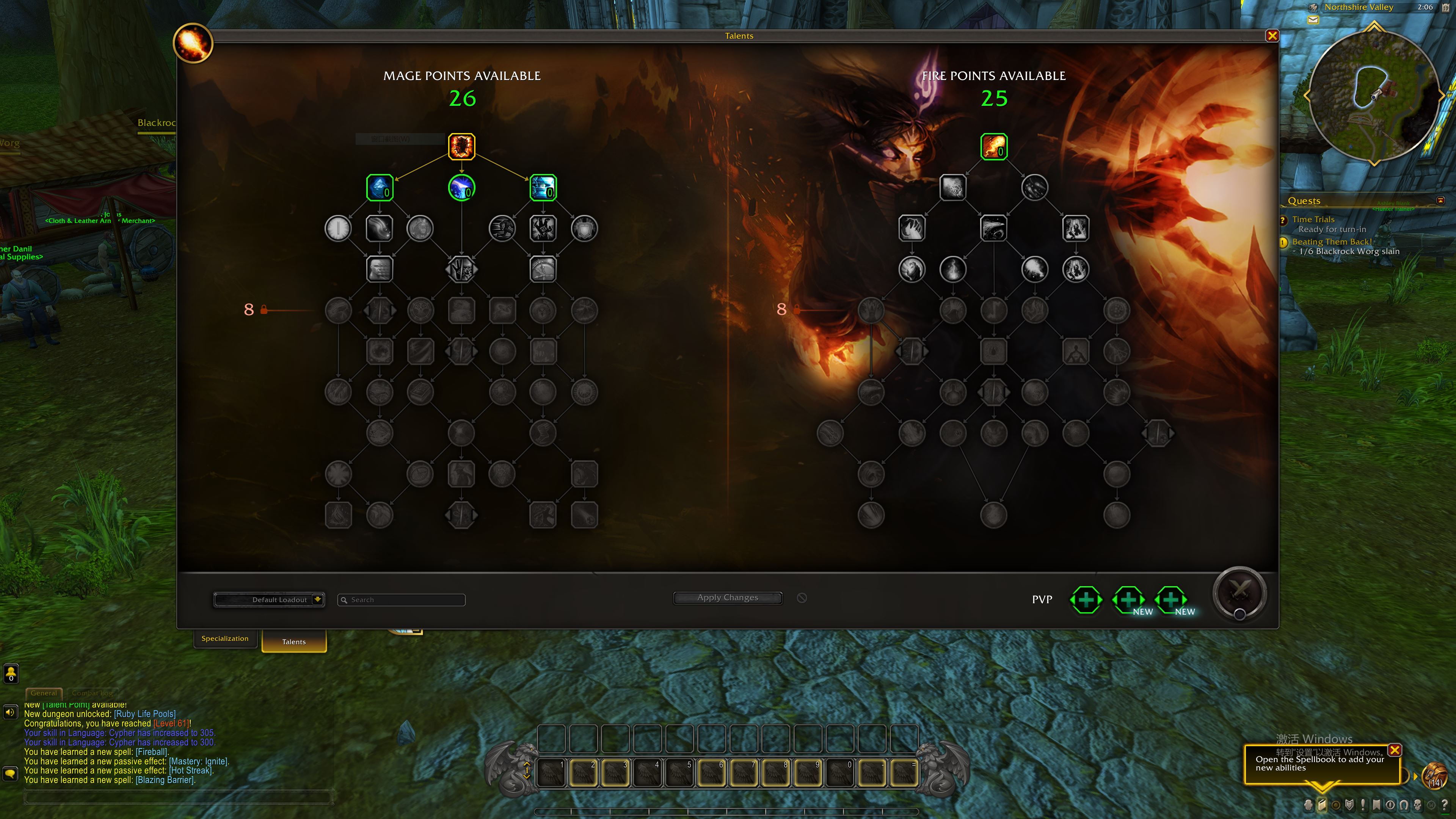Image resolution: width=1456 pixels, height=819 pixels.
Task: Switch to the Specialization tab
Action: point(225,639)
